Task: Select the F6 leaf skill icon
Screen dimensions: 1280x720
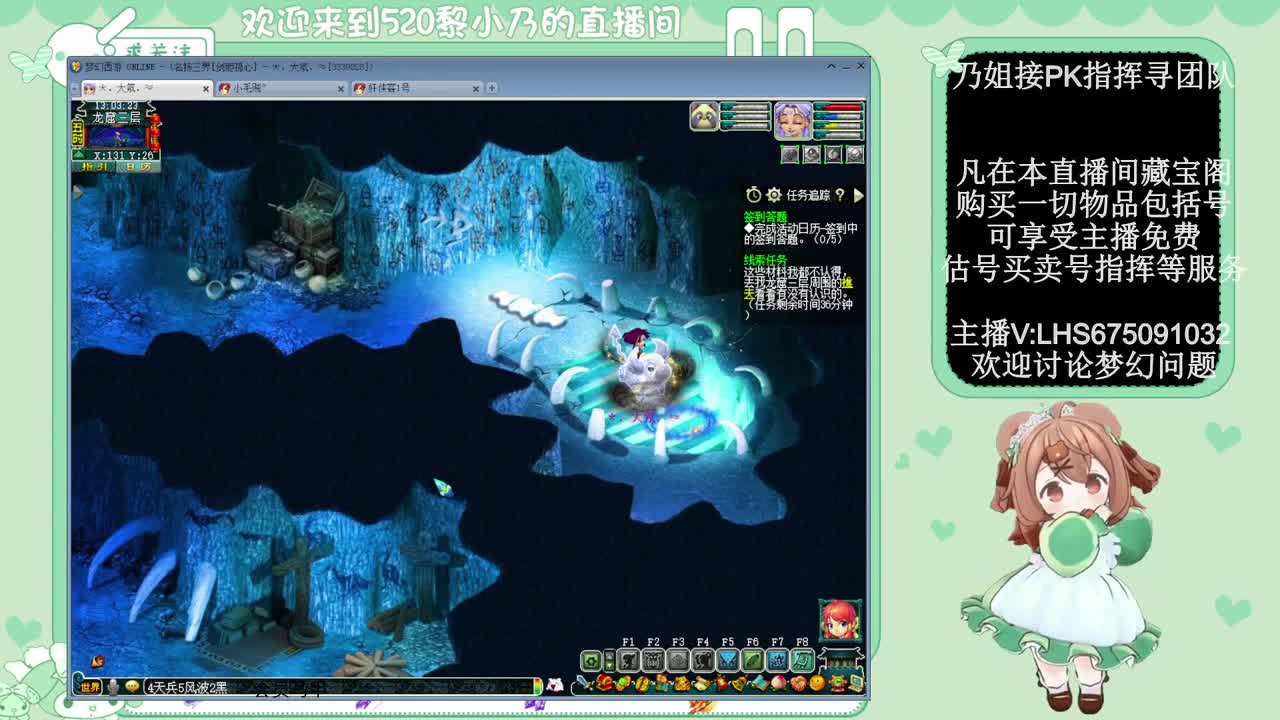Action: 752,661
